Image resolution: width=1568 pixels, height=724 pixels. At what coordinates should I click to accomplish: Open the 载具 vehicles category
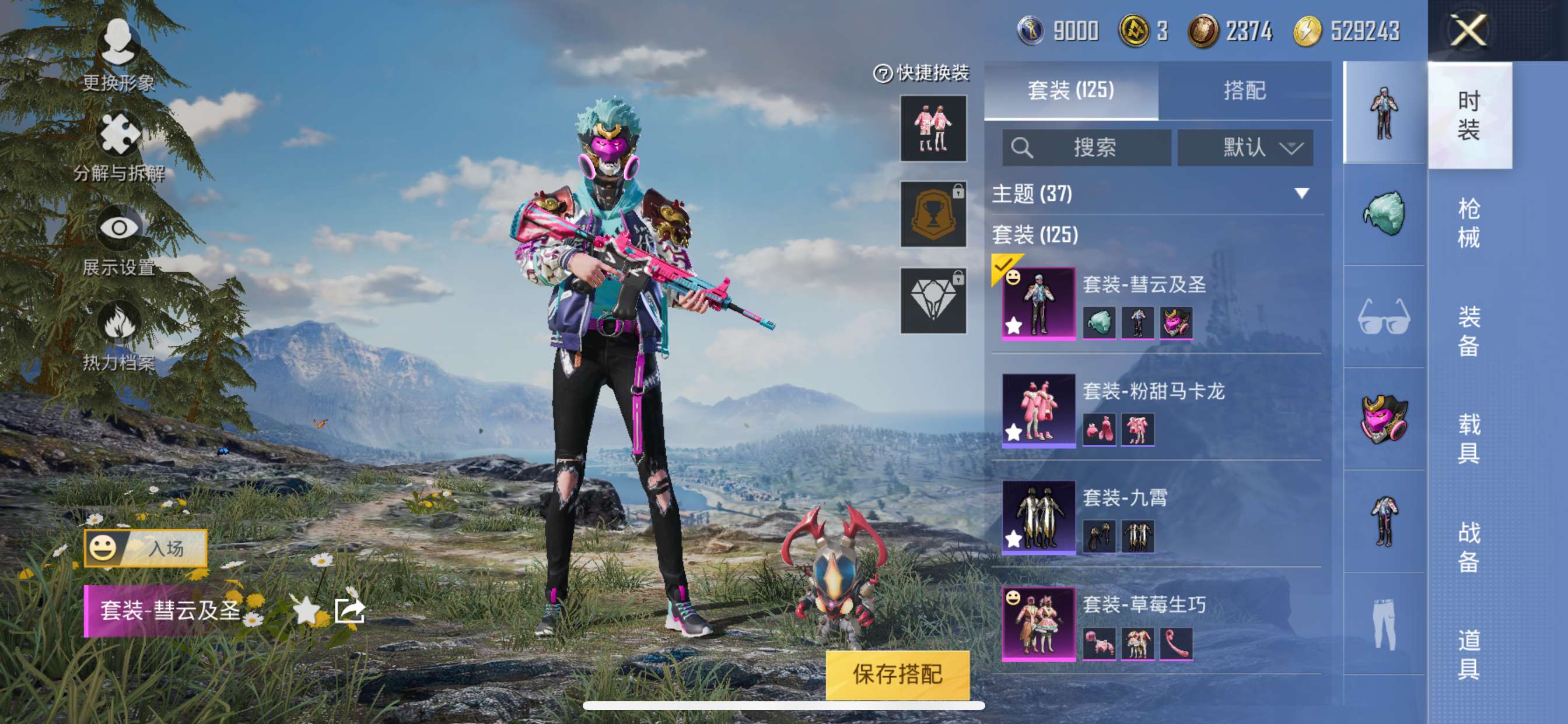1468,438
